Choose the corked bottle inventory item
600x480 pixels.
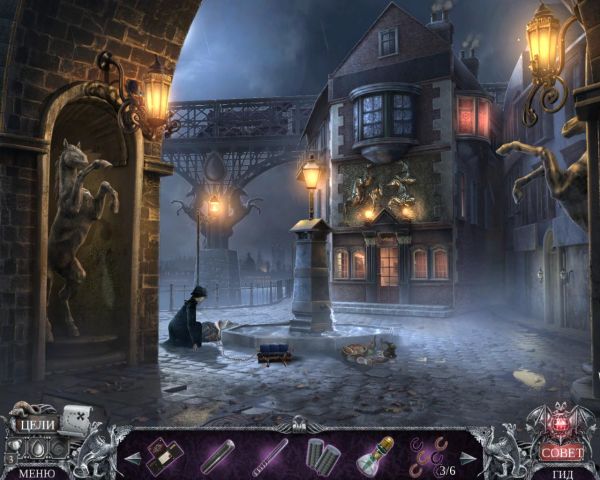(375, 456)
